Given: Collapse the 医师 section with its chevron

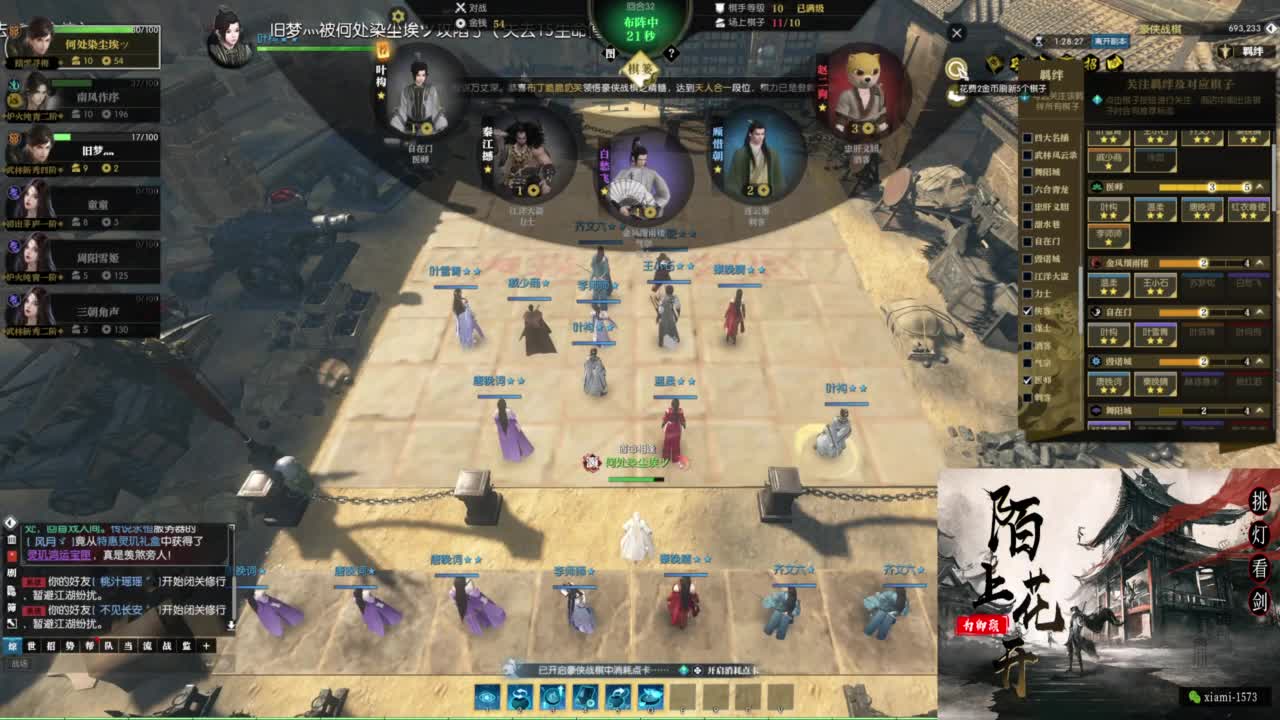Looking at the screenshot, I should pos(1259,188).
